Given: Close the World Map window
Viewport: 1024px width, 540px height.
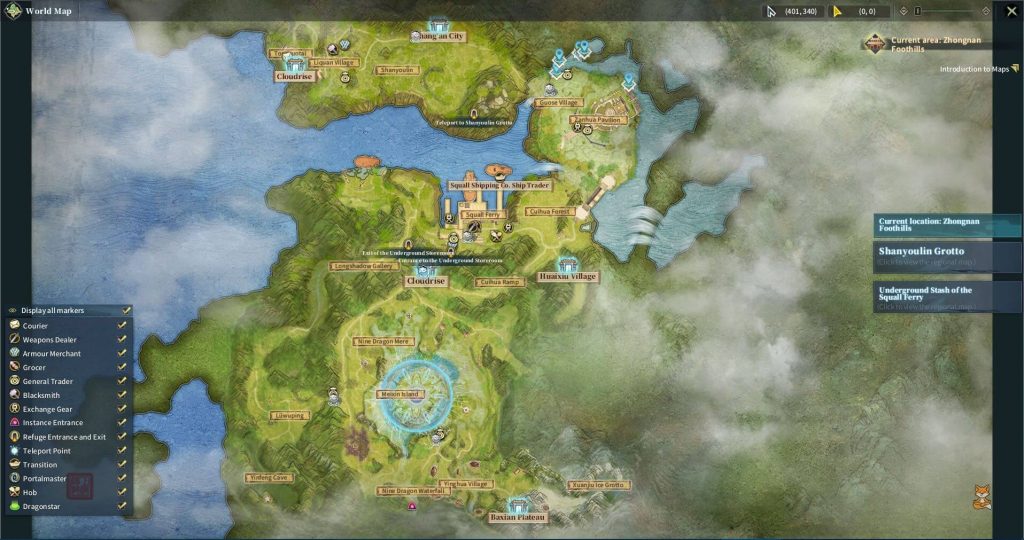Looking at the screenshot, I should tap(1012, 11).
